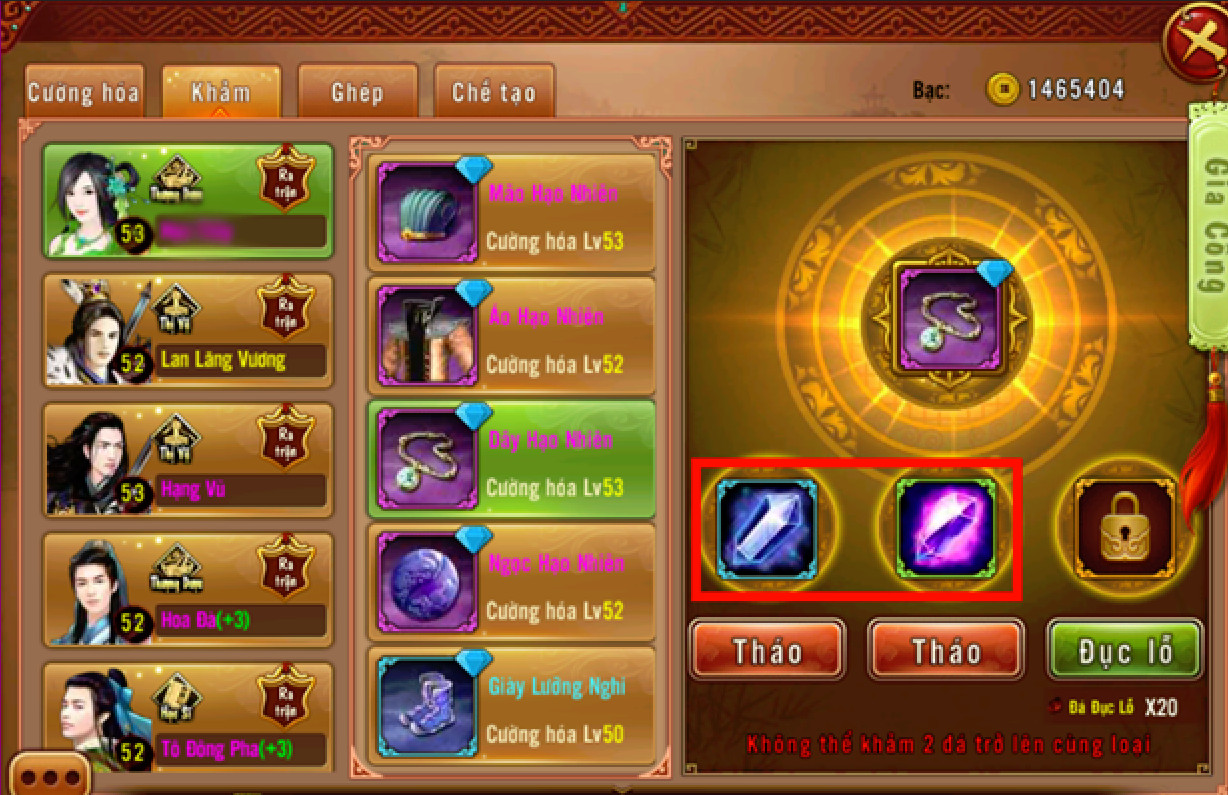Select the purple crystal gem slot

click(x=946, y=530)
